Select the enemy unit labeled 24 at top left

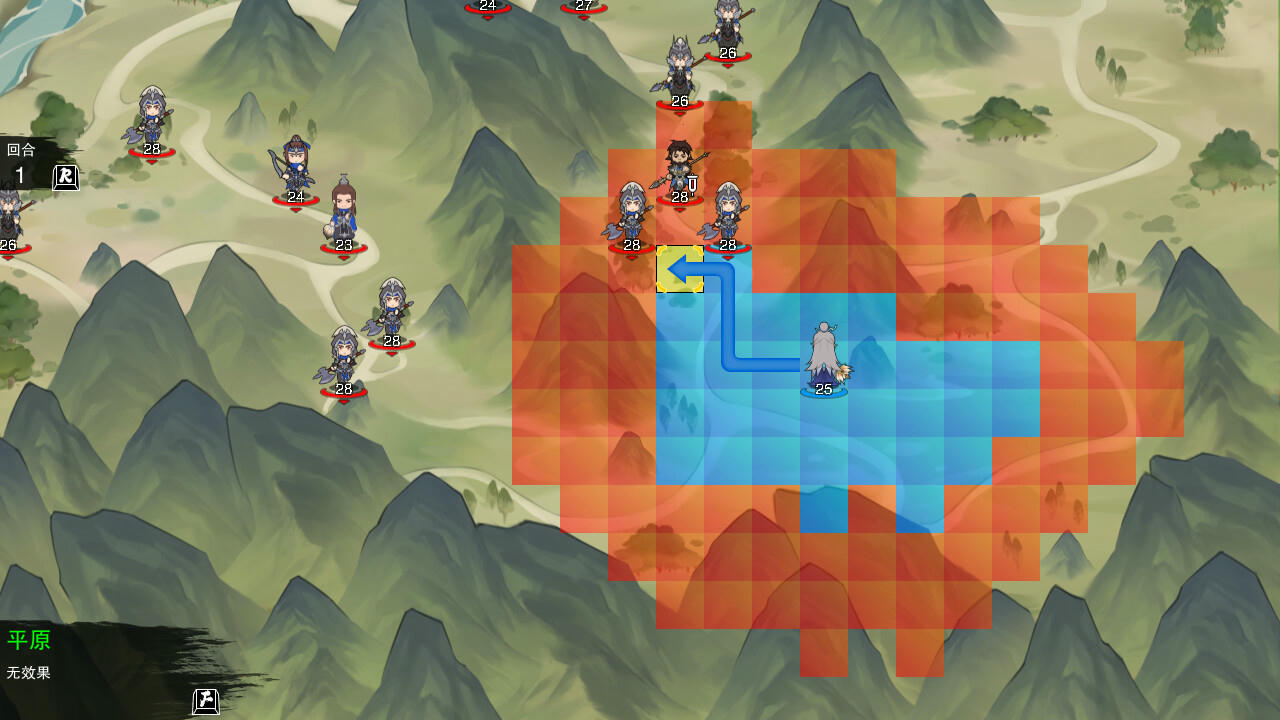pos(489,8)
